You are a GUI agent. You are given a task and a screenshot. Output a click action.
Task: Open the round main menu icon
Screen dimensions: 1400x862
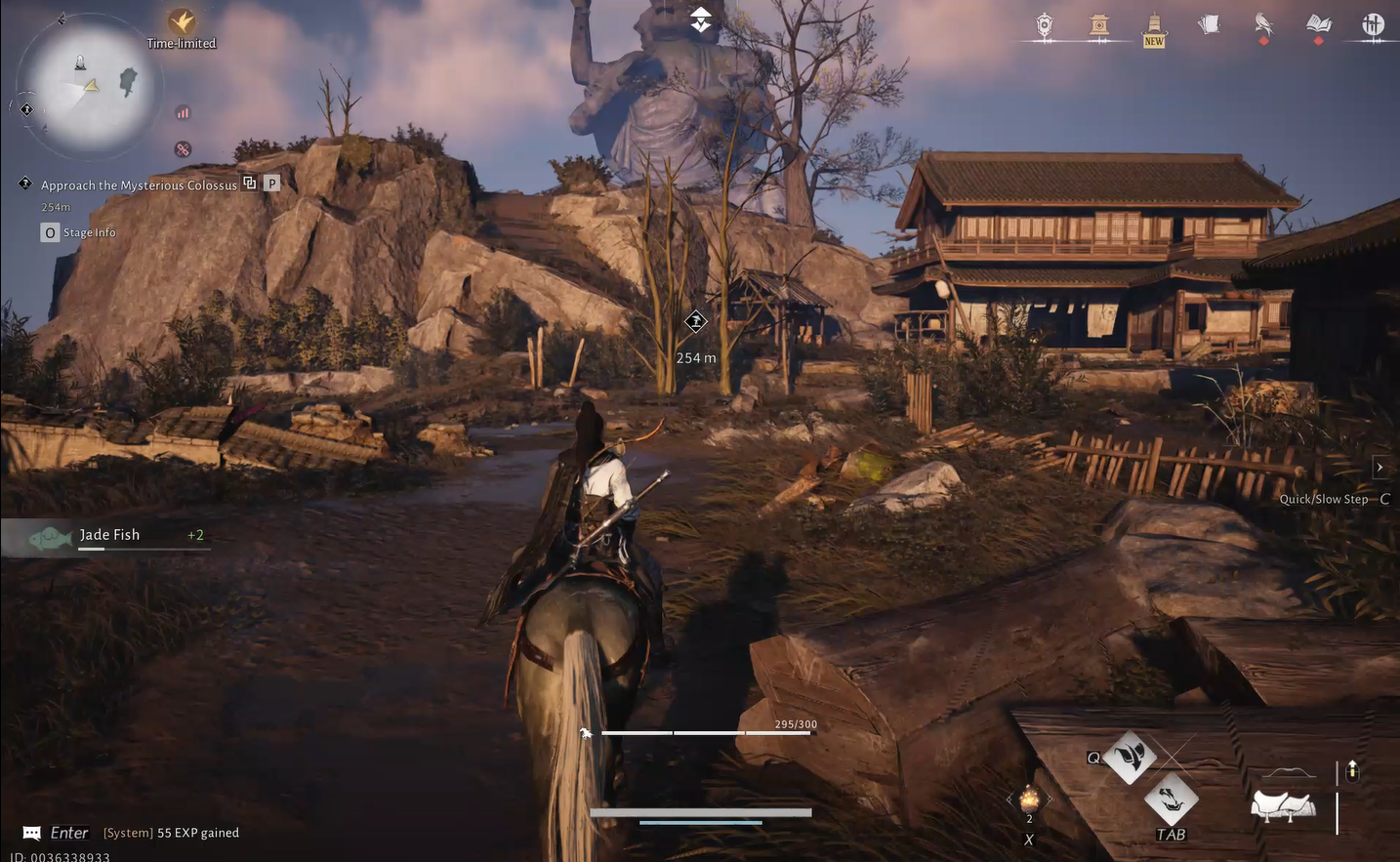pos(1373,24)
